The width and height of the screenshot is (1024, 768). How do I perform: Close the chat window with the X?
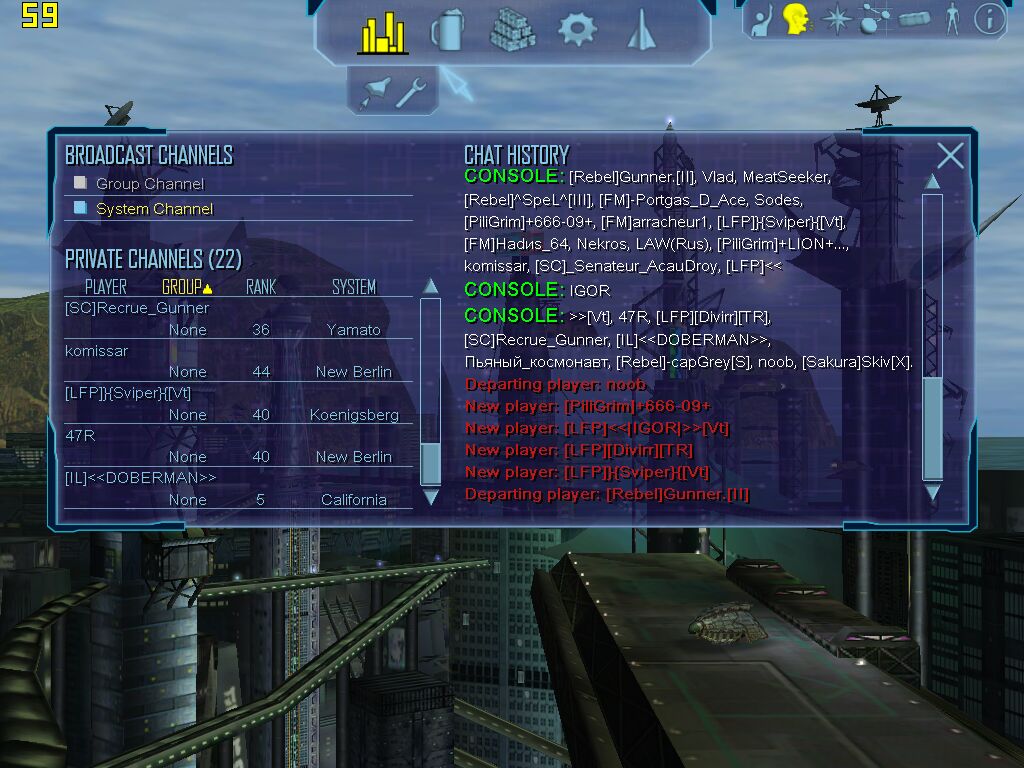[x=950, y=155]
